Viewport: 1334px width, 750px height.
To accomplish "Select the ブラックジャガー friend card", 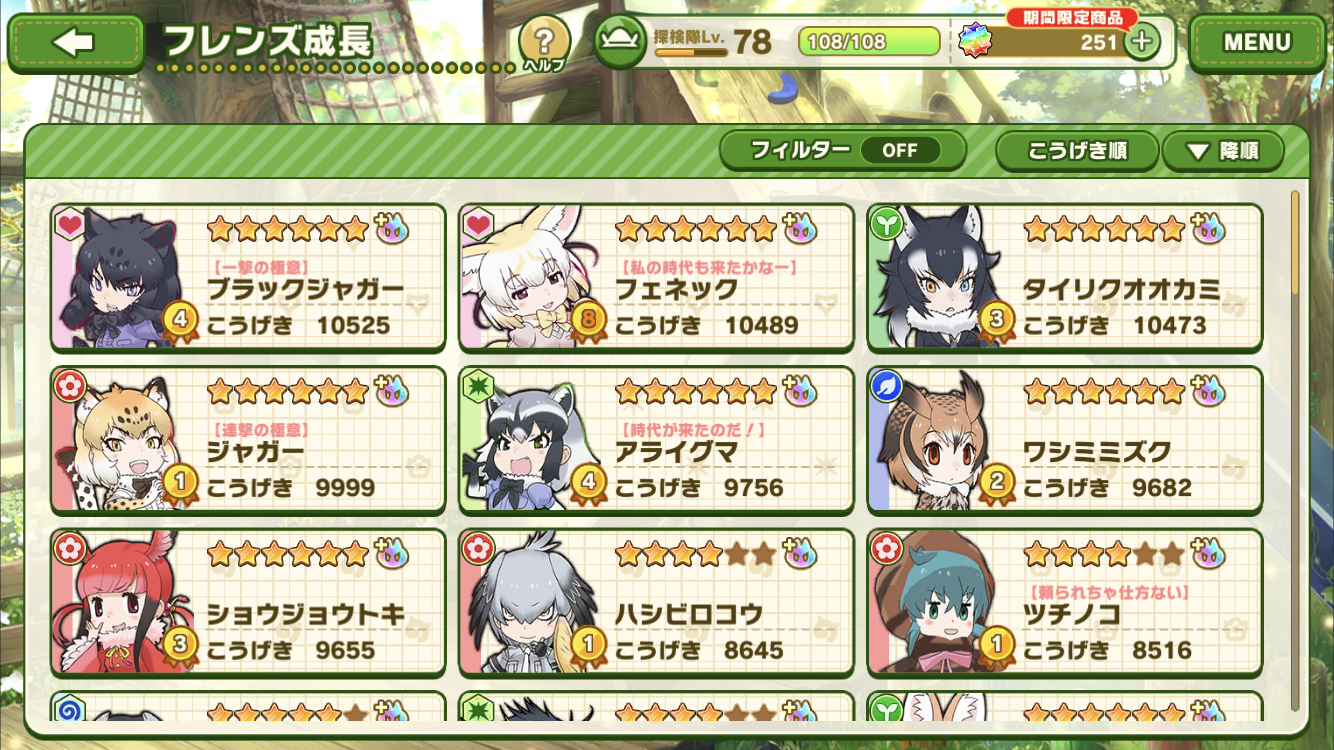I will pyautogui.click(x=248, y=278).
